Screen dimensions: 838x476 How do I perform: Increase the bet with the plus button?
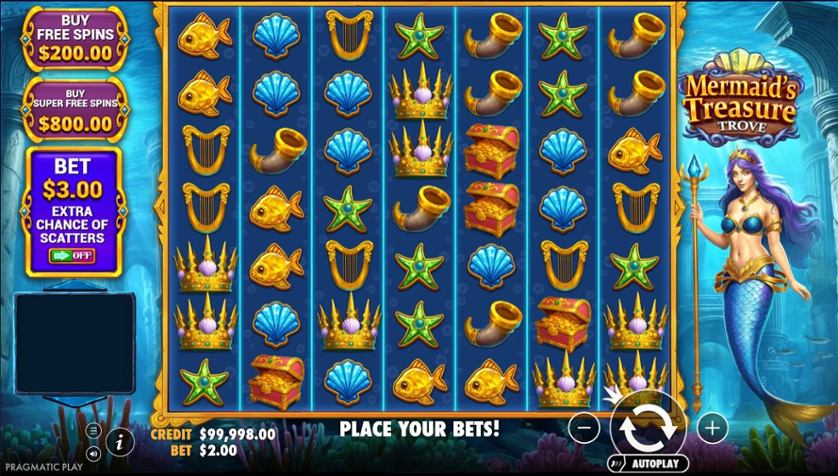(712, 428)
